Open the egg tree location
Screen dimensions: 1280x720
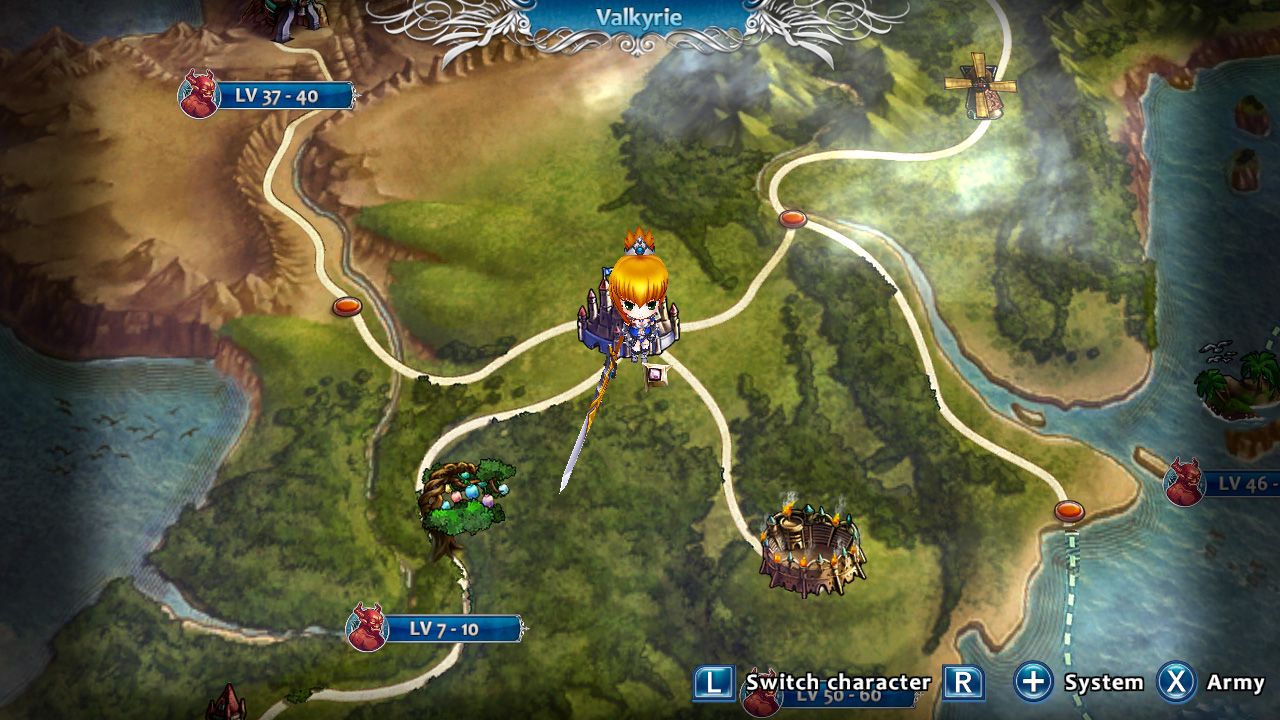(464, 500)
